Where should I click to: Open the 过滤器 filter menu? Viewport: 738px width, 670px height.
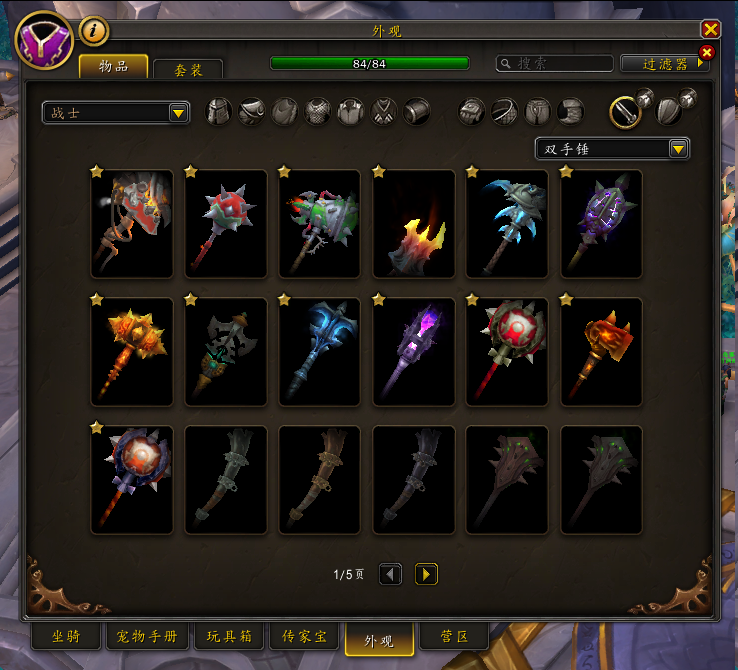click(665, 63)
